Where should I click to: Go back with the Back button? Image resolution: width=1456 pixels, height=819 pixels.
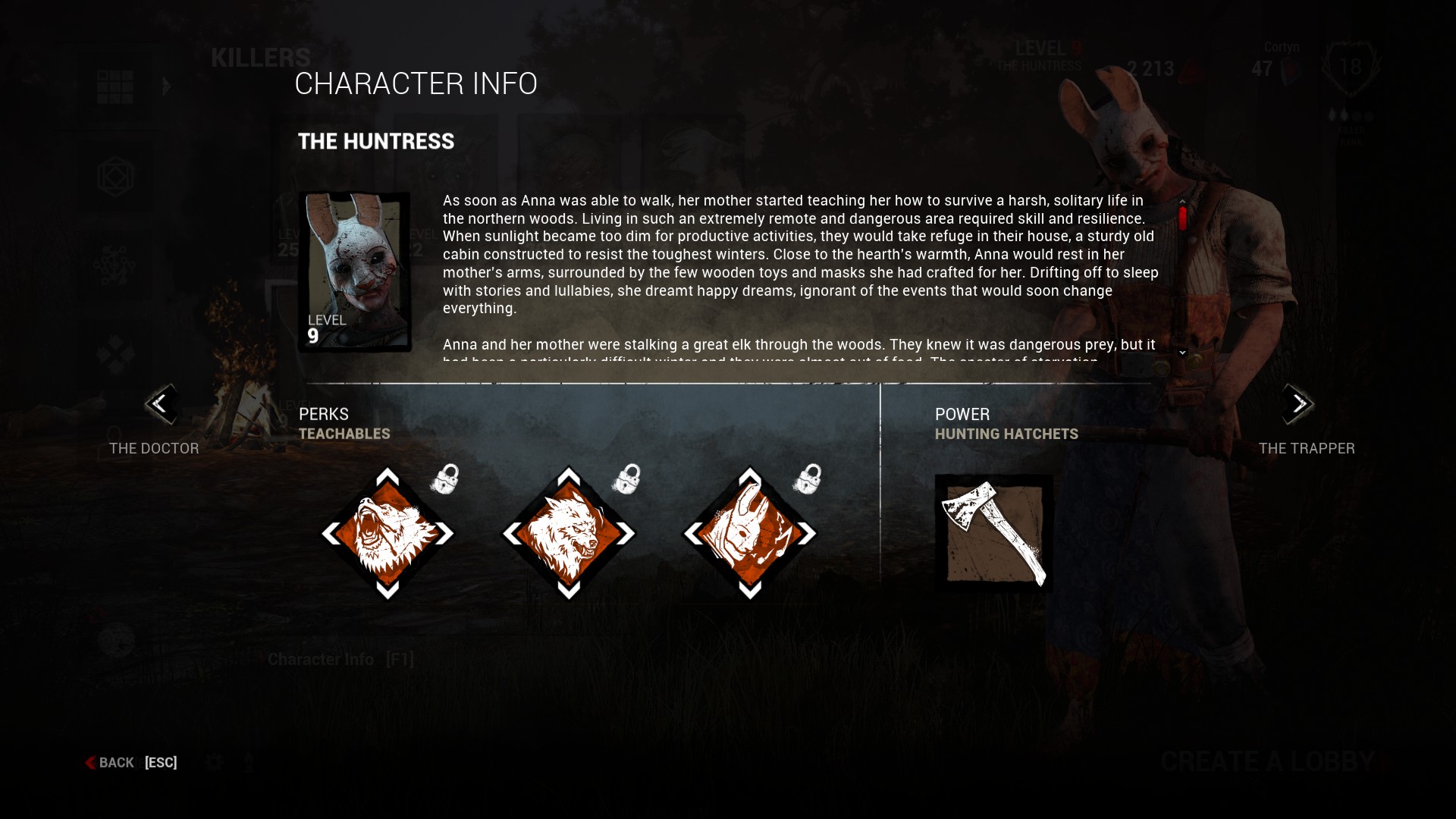click(116, 763)
